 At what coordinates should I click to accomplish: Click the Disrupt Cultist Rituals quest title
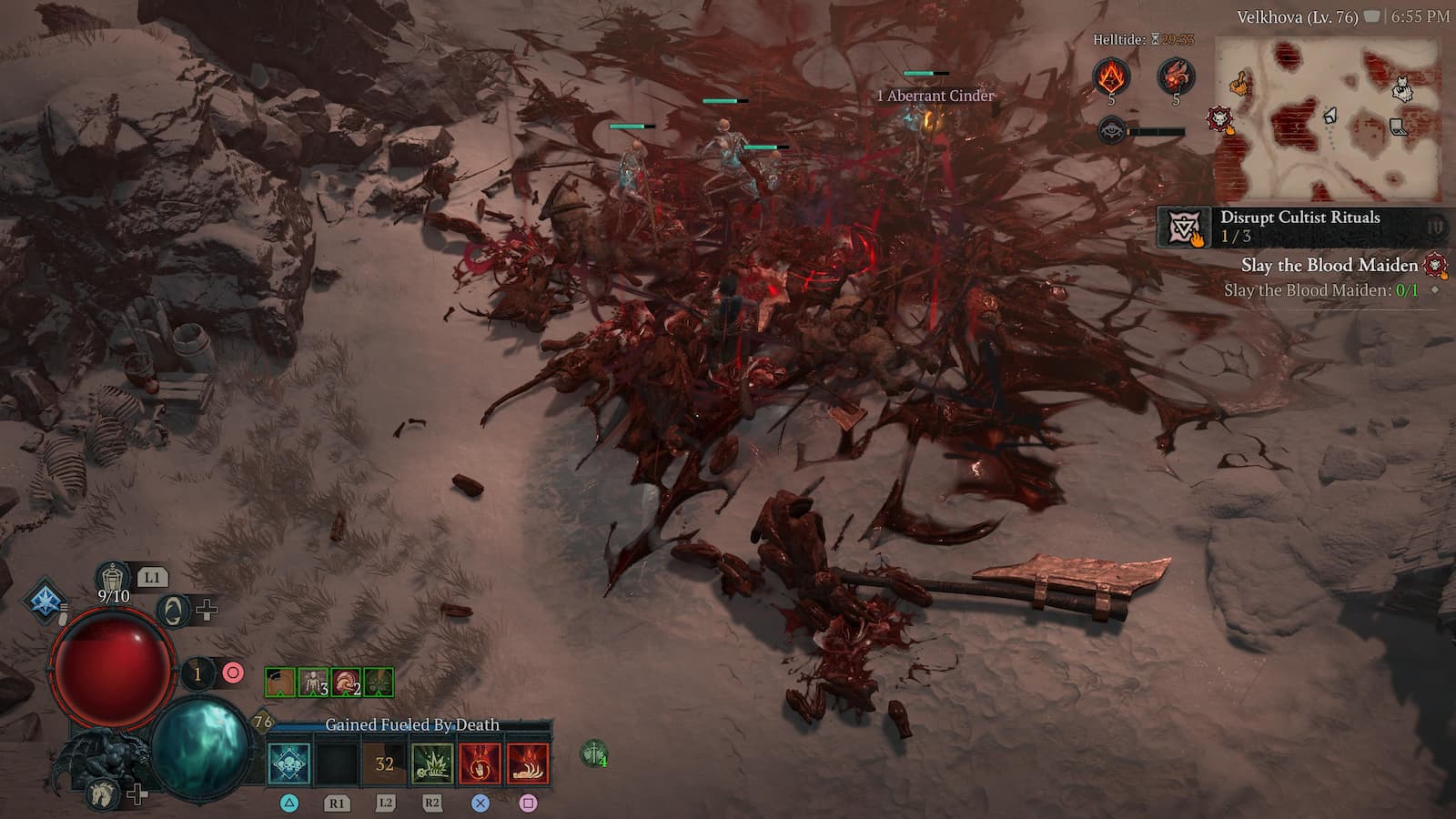1299,217
